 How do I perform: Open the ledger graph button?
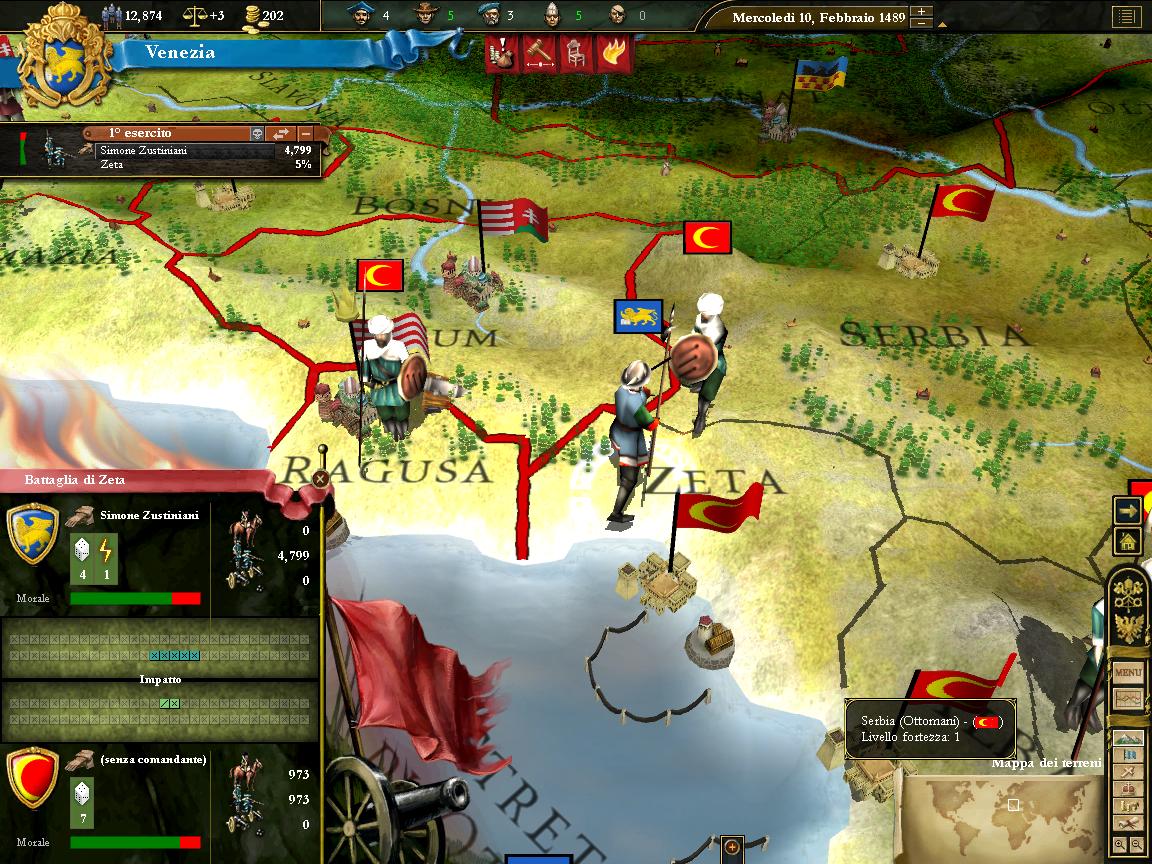(1128, 699)
